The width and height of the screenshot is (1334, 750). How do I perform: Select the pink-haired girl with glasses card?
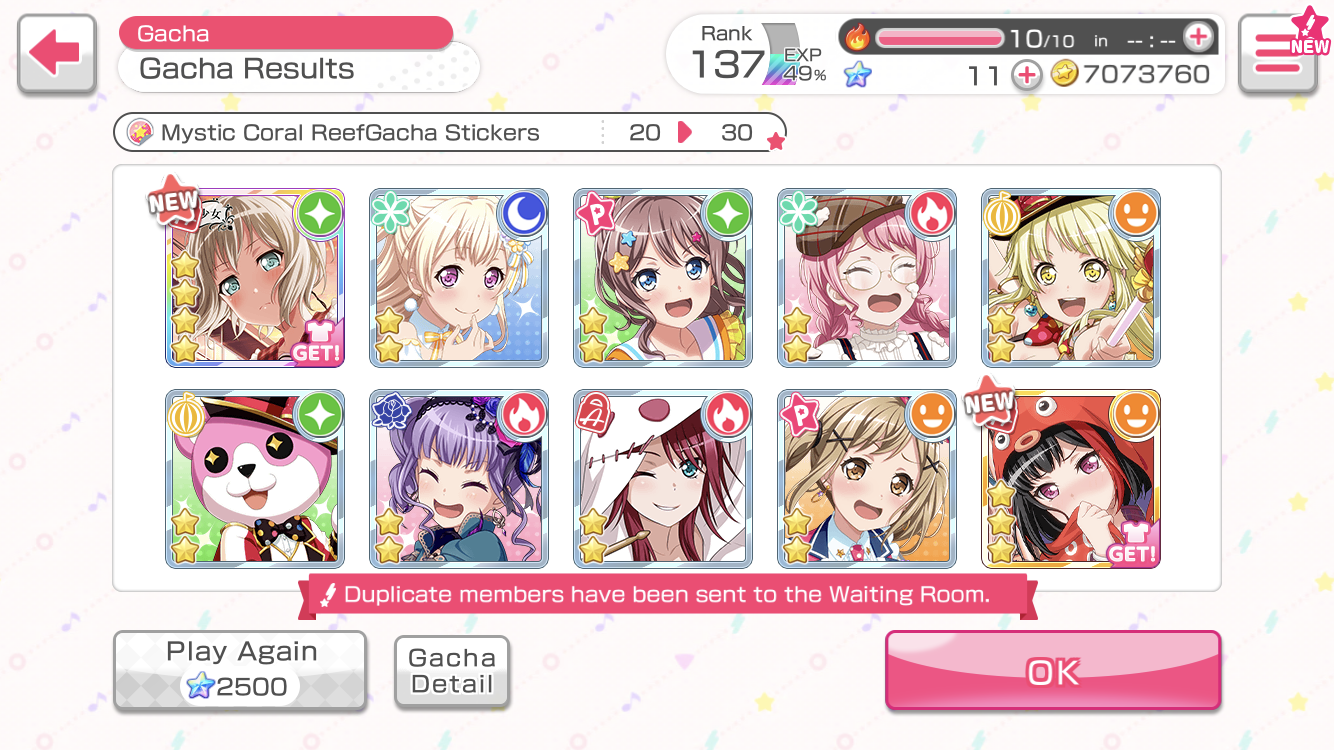tap(867, 277)
